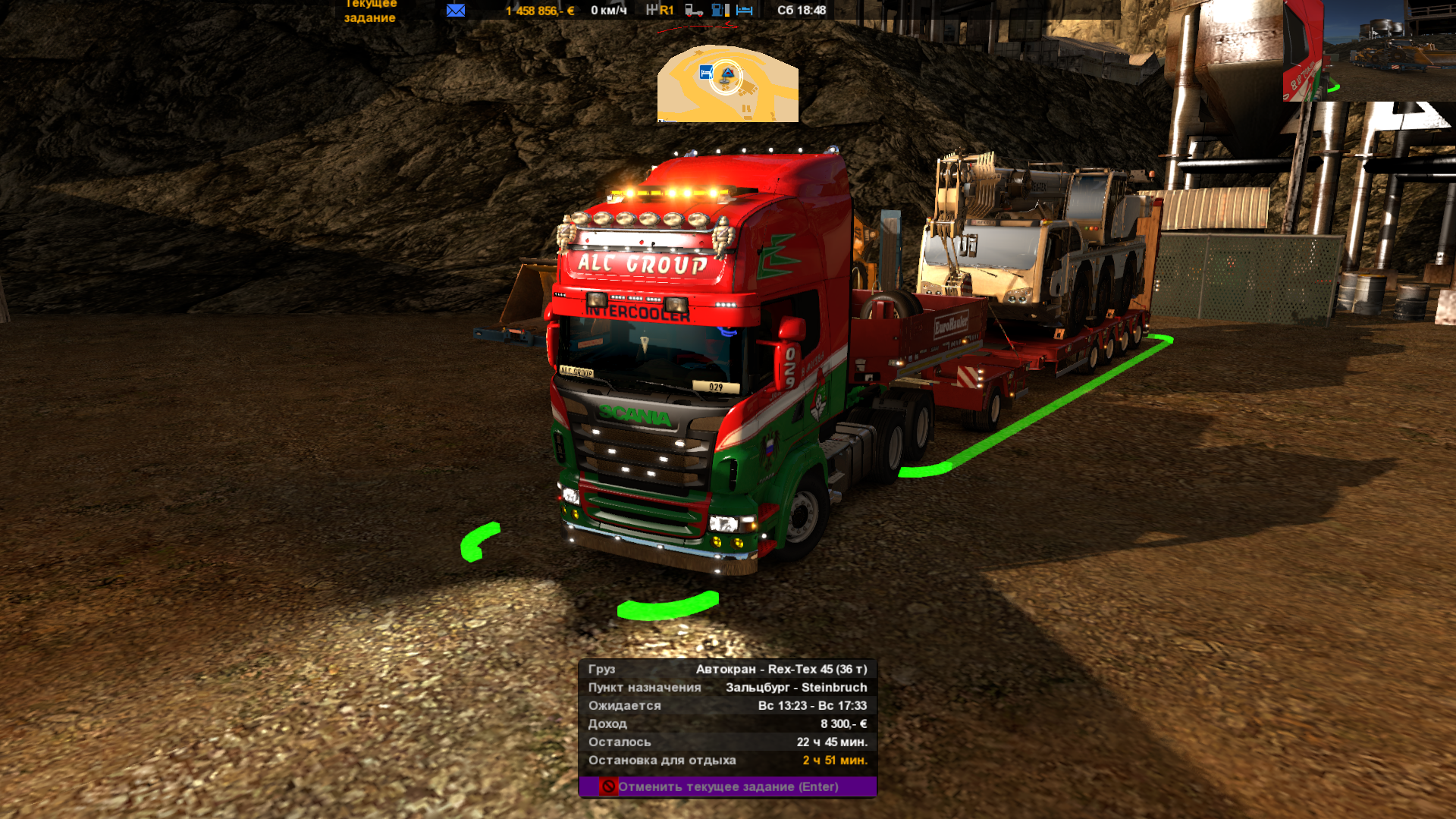Screen dimensions: 1456x819
Task: Select the blue bed rest icon in top bar
Action: (745, 10)
